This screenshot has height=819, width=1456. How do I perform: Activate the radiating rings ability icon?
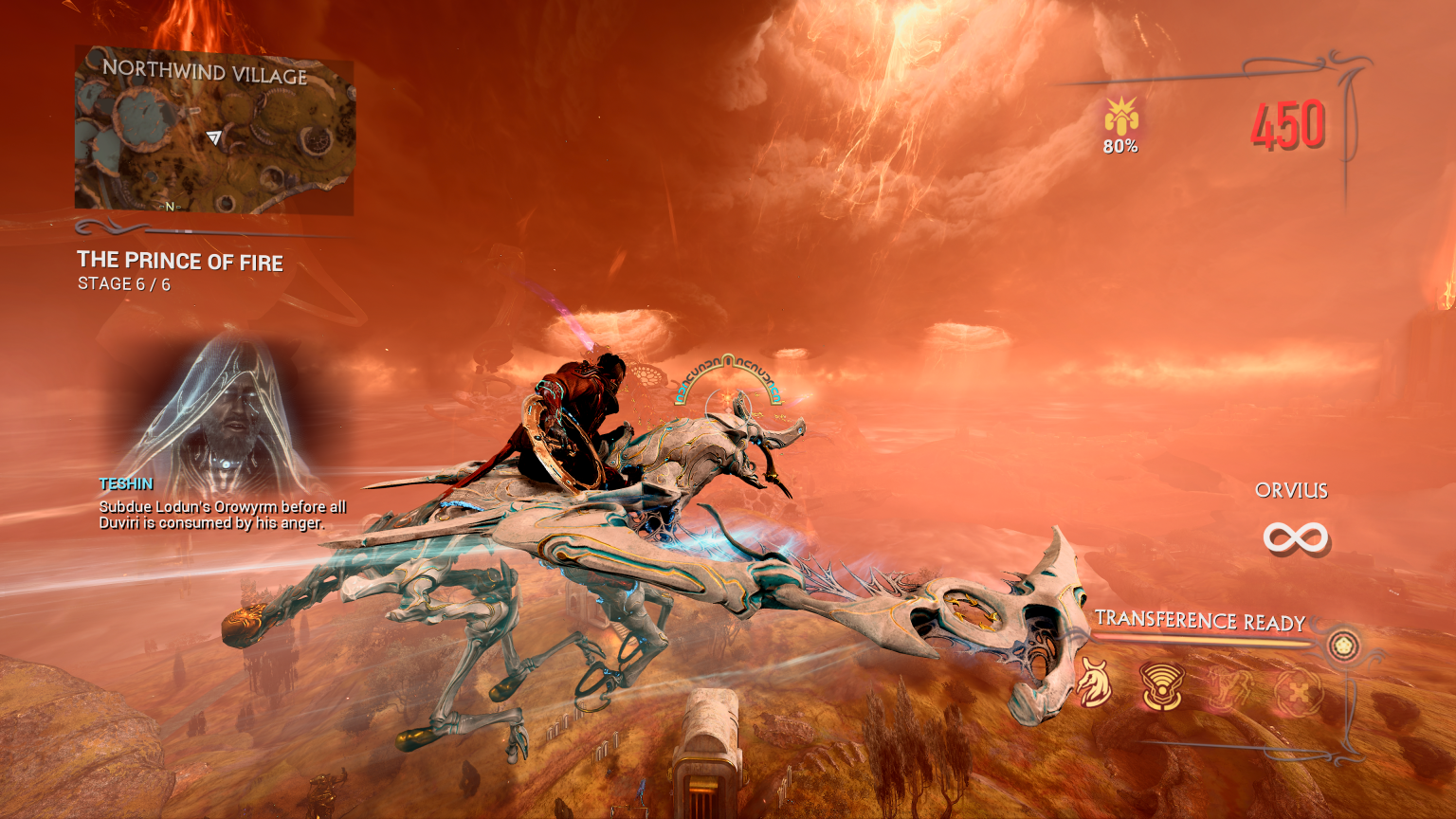point(1162,686)
